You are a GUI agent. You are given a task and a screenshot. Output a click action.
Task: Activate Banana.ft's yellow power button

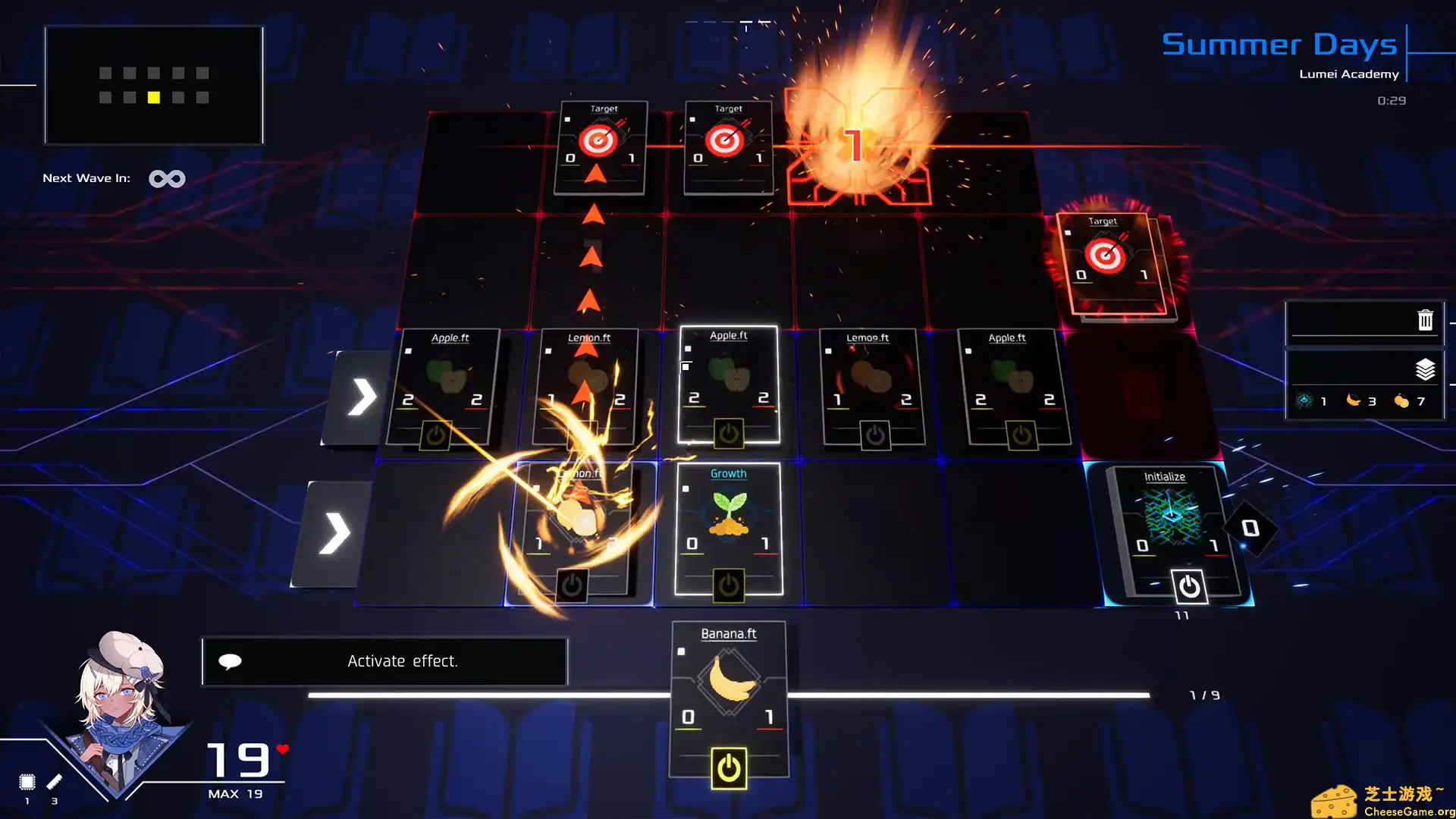[729, 768]
